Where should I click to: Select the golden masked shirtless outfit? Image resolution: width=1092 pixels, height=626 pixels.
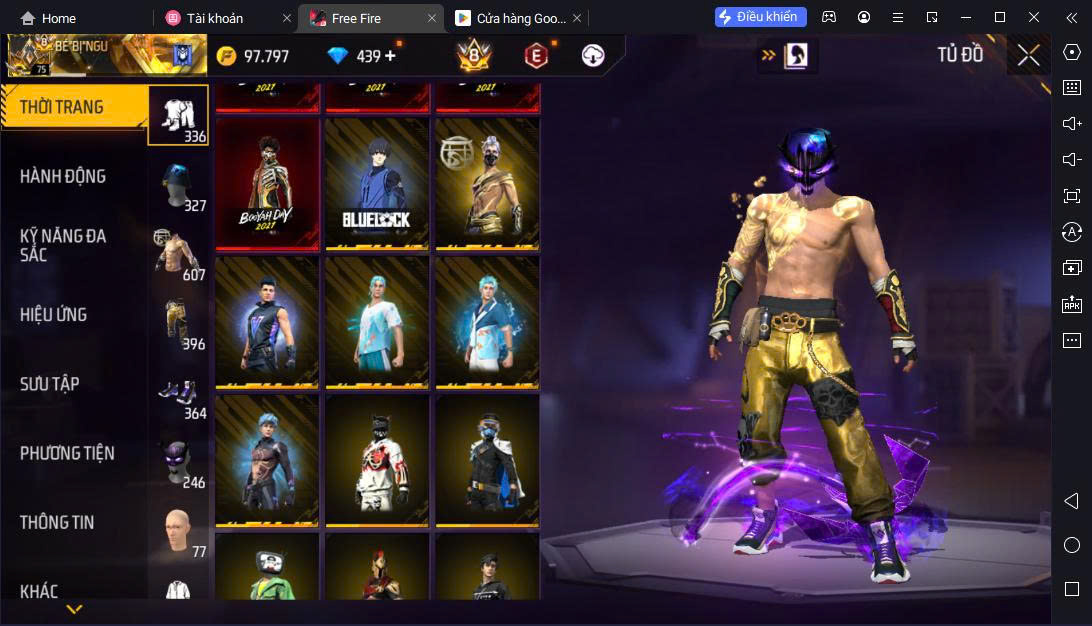[487, 183]
